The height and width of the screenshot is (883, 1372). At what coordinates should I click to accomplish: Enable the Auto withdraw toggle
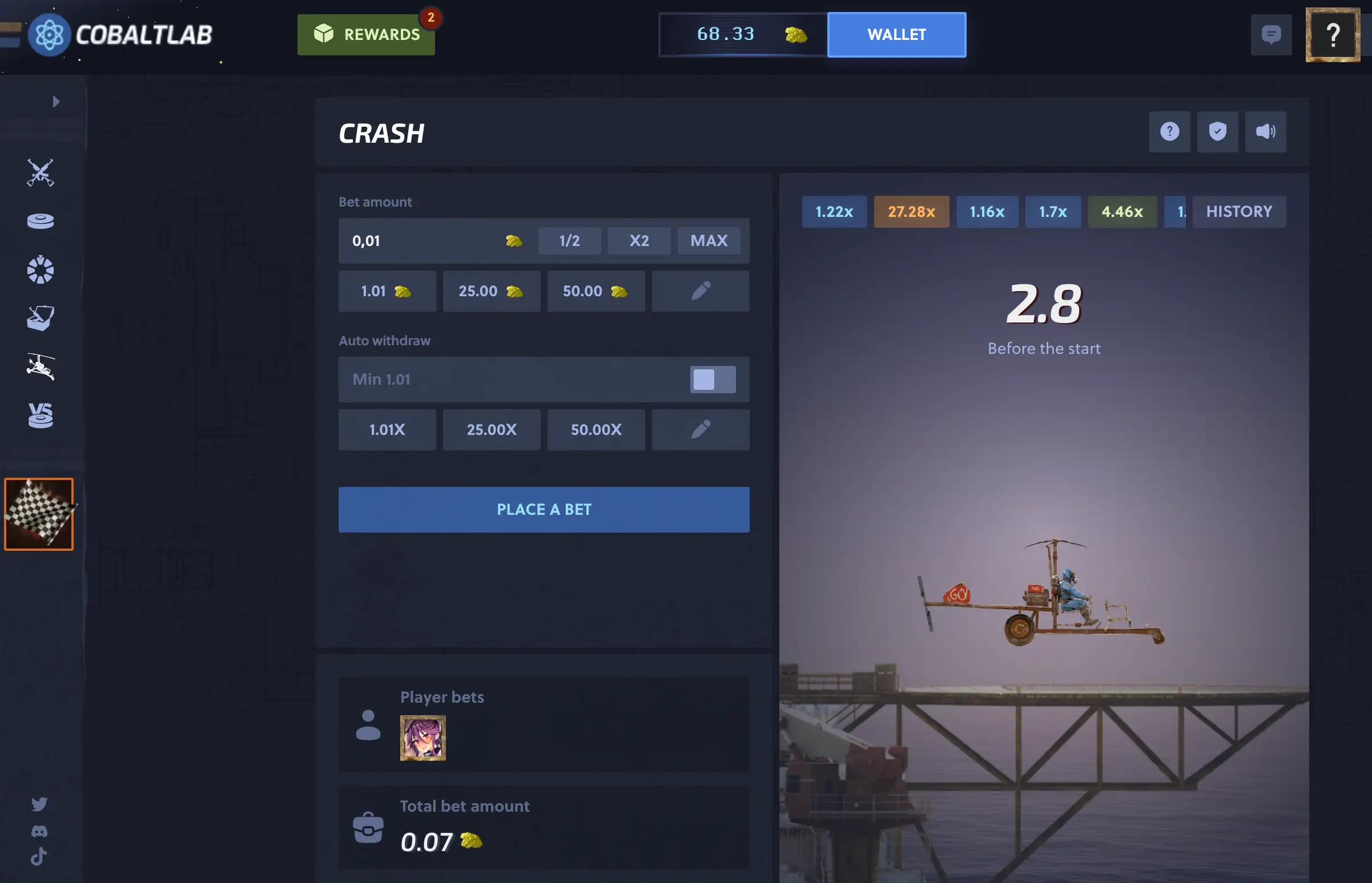713,379
